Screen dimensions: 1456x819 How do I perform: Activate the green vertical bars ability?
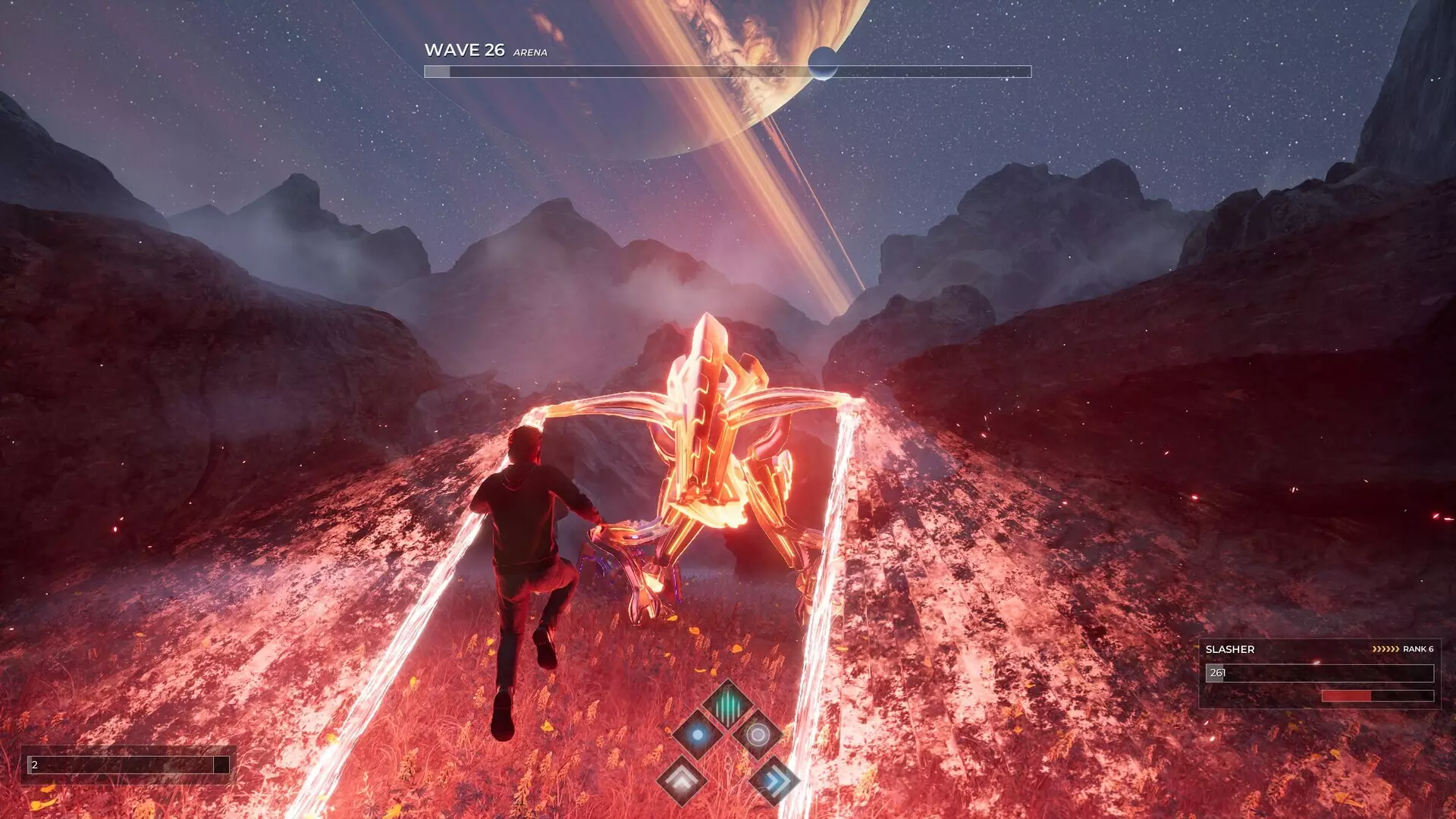pyautogui.click(x=727, y=703)
